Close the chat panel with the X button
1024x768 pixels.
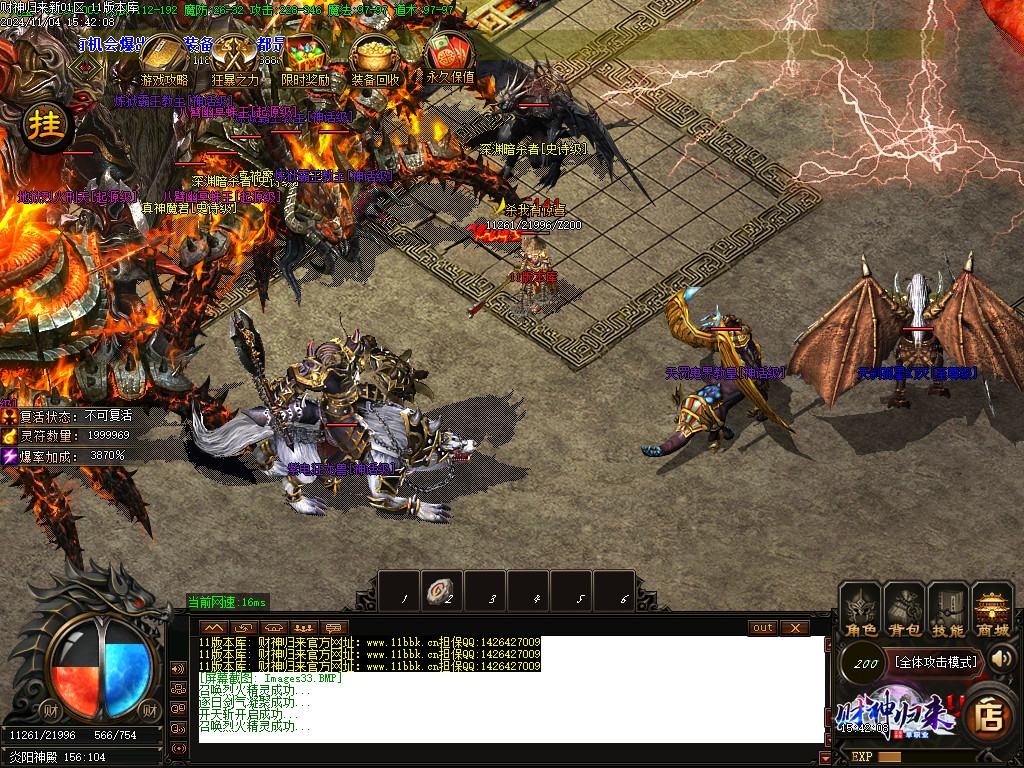(794, 628)
